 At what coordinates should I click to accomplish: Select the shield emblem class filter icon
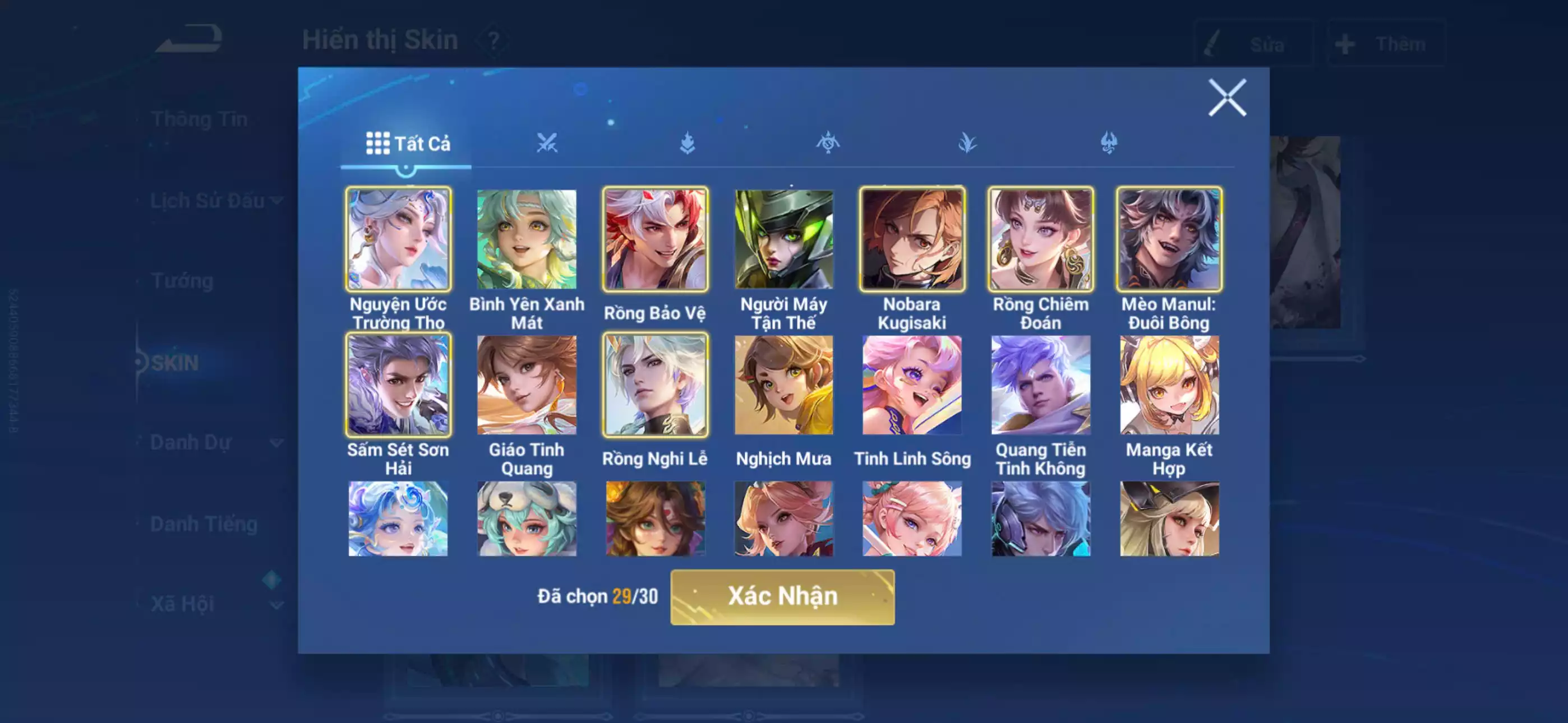[828, 142]
